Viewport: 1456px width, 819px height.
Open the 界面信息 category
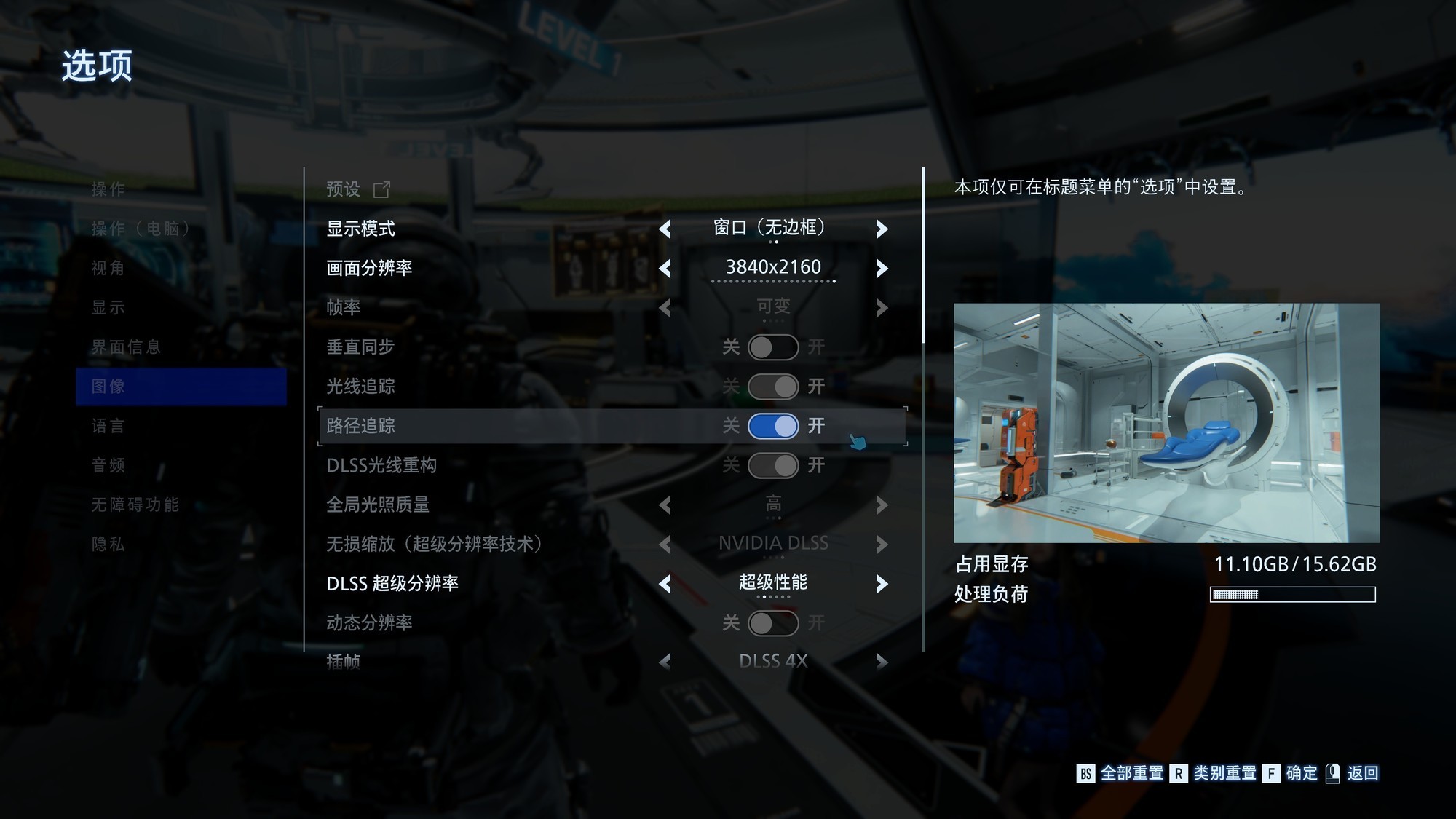tap(126, 347)
